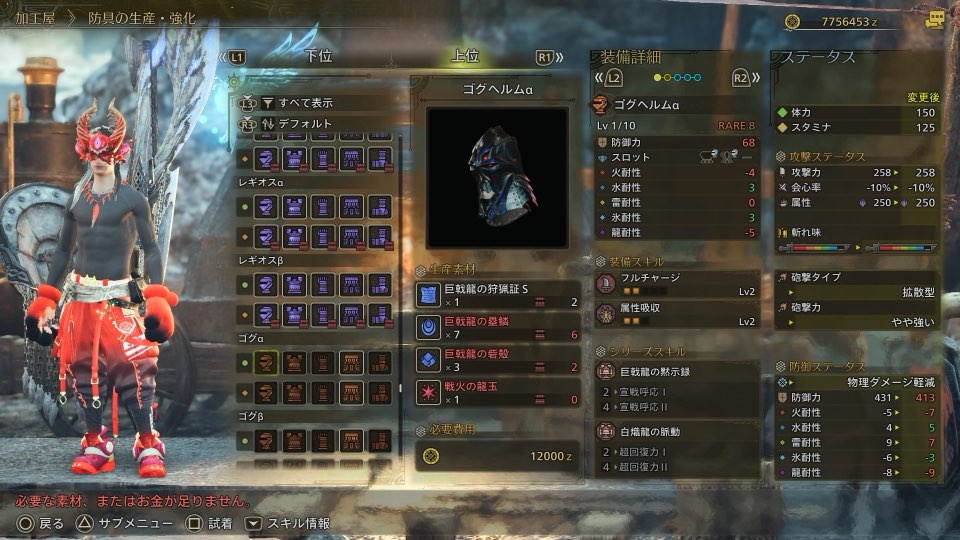Screen dimensions: 960x540
Task: Select the 戦火の龍玉 material row
Action: (498, 391)
